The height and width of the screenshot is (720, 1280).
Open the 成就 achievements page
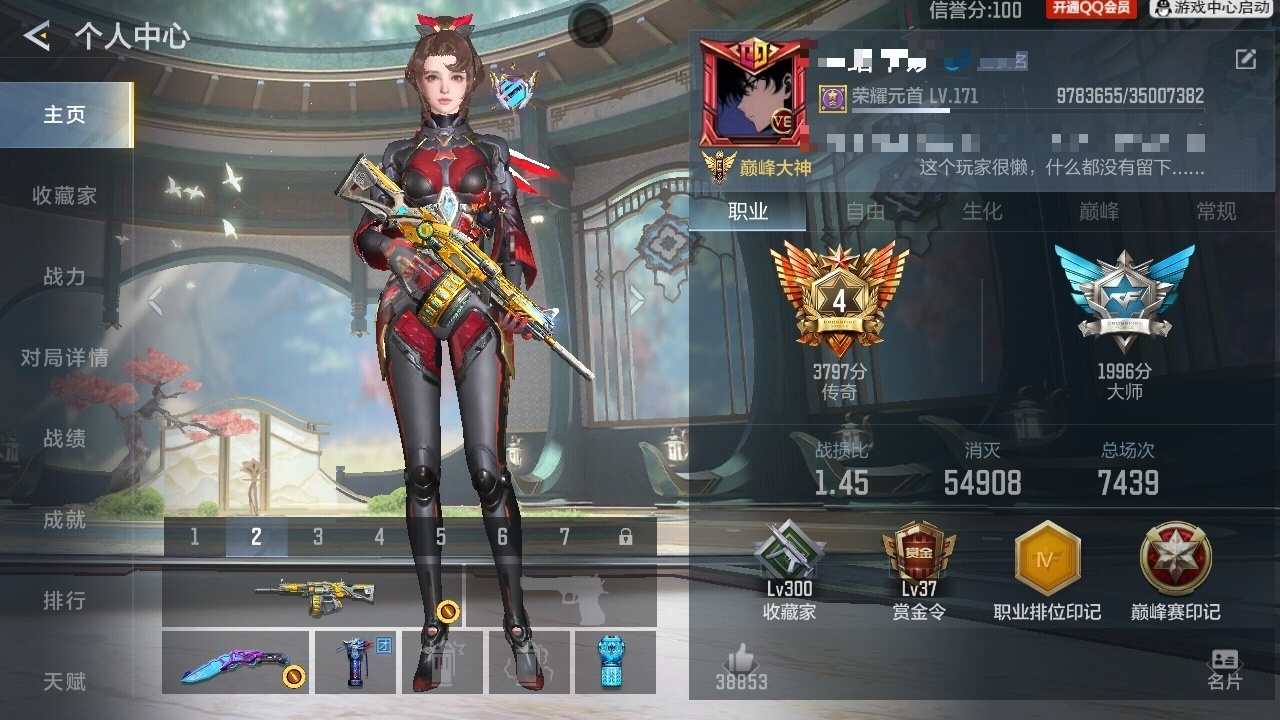pyautogui.click(x=65, y=520)
